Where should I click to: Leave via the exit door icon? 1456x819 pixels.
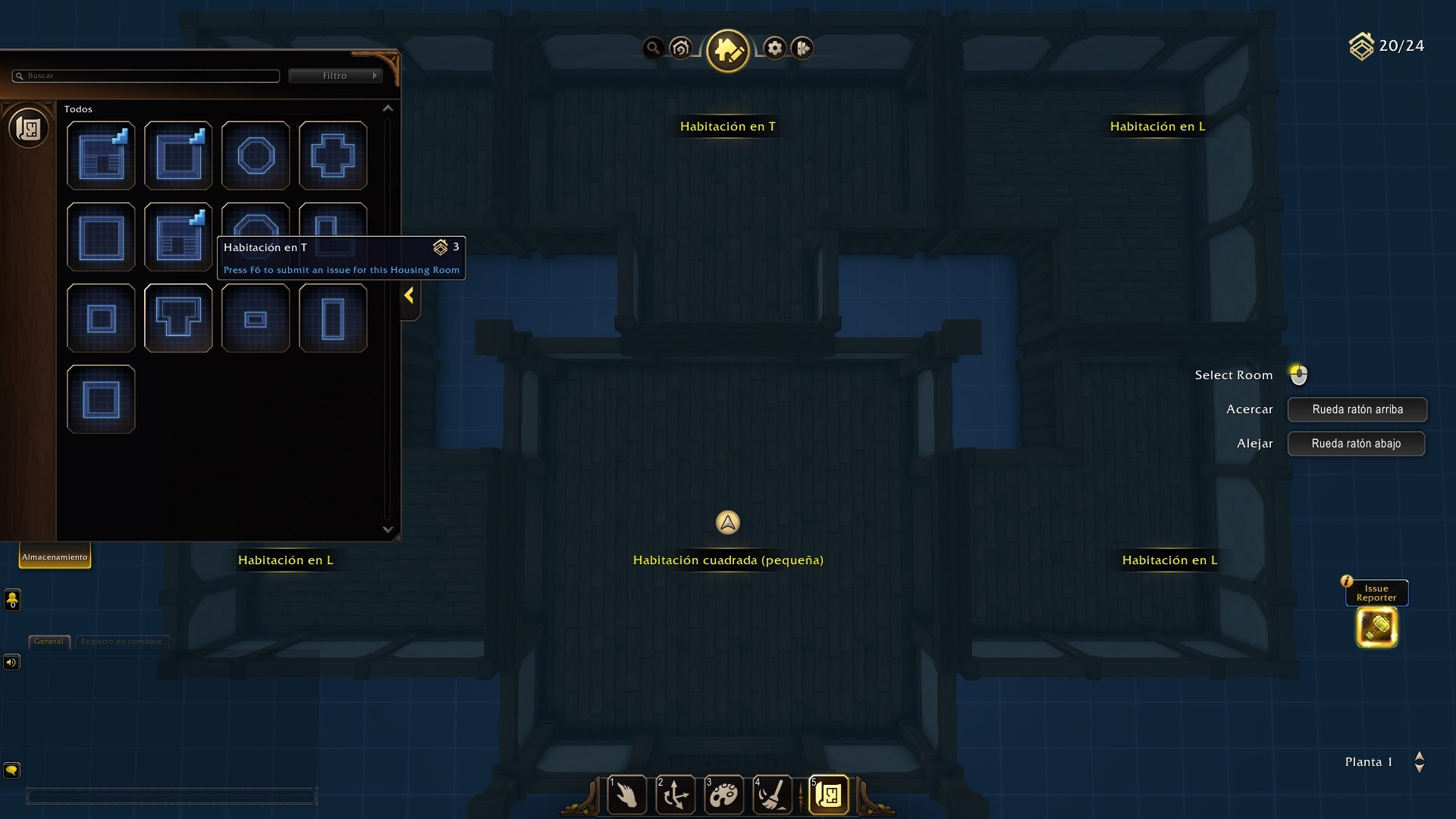[802, 49]
